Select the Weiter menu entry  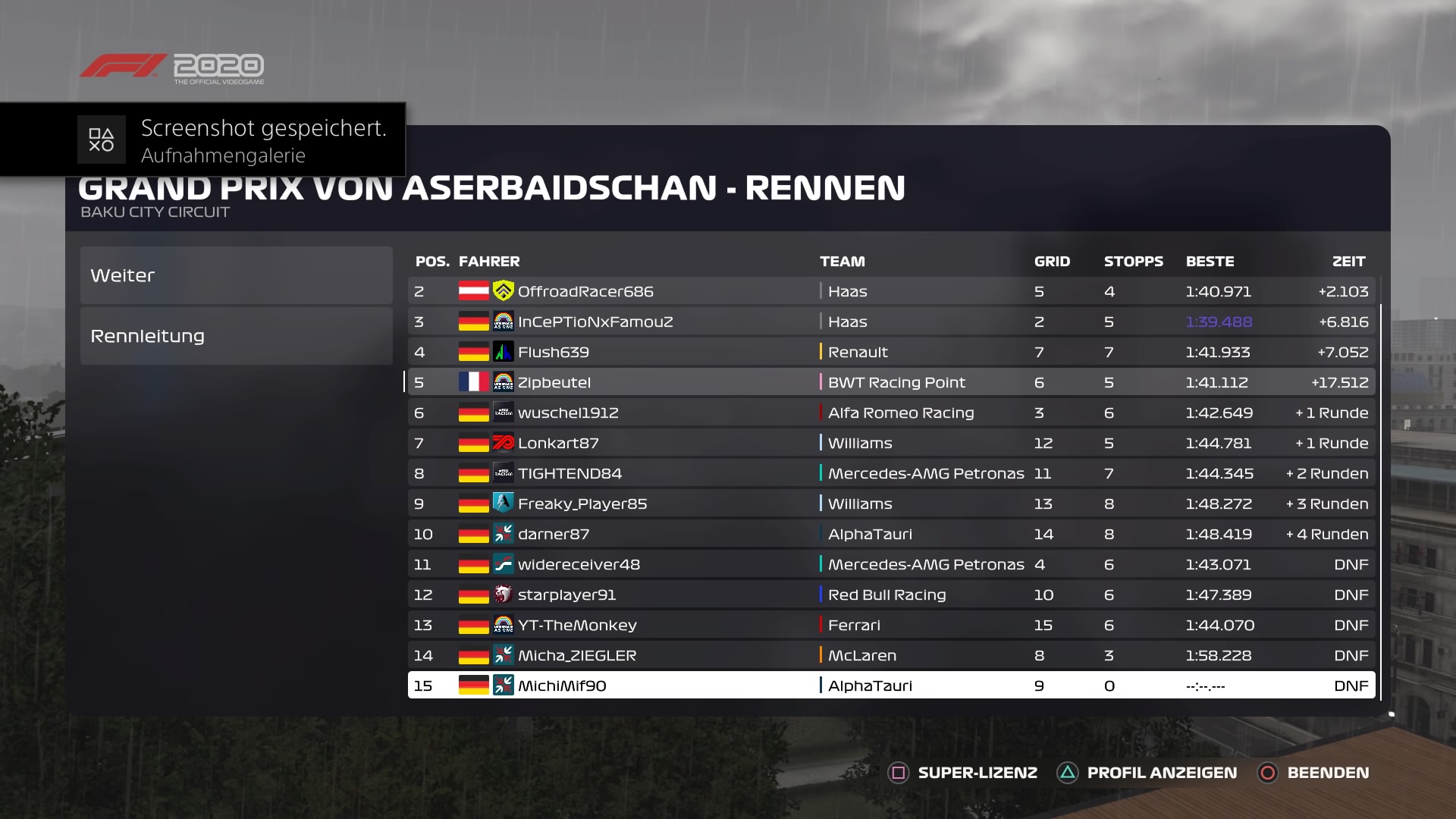pos(236,275)
